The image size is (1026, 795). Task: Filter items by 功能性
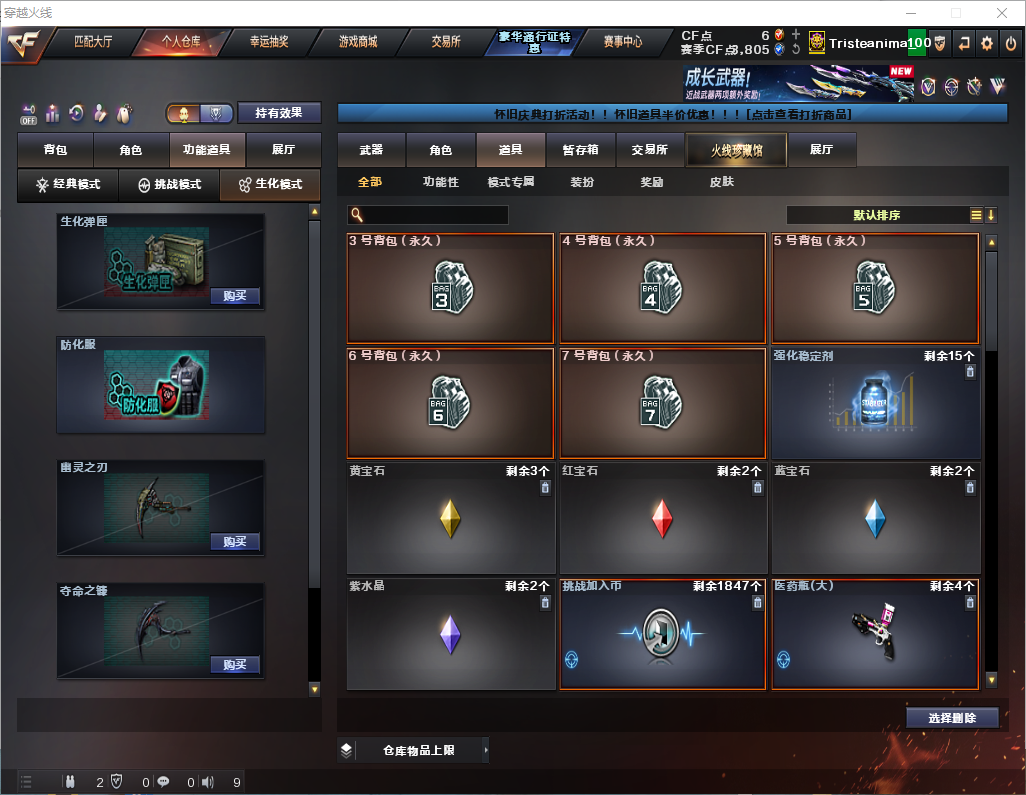point(440,182)
